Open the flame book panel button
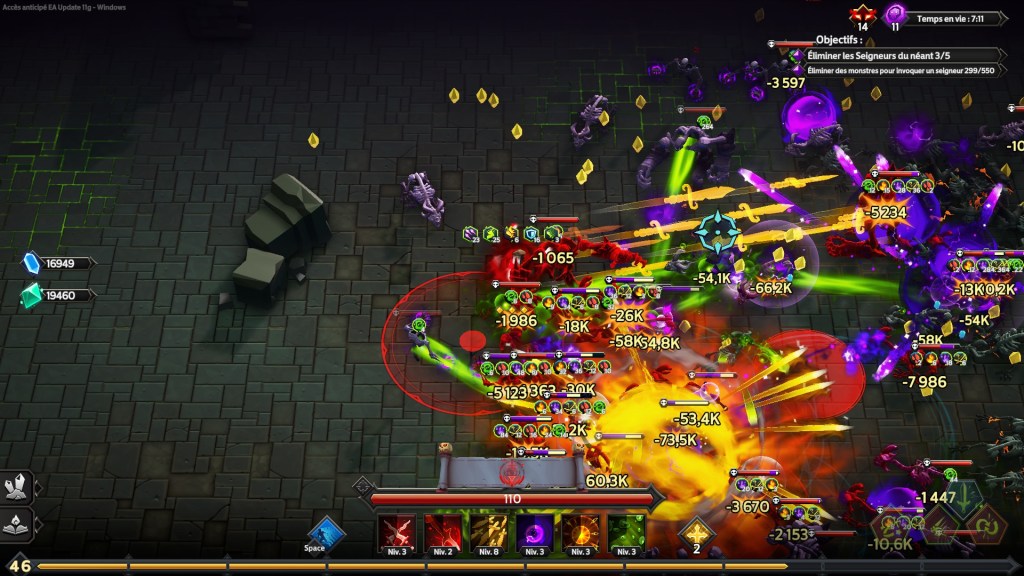The height and width of the screenshot is (576, 1024). point(18,523)
